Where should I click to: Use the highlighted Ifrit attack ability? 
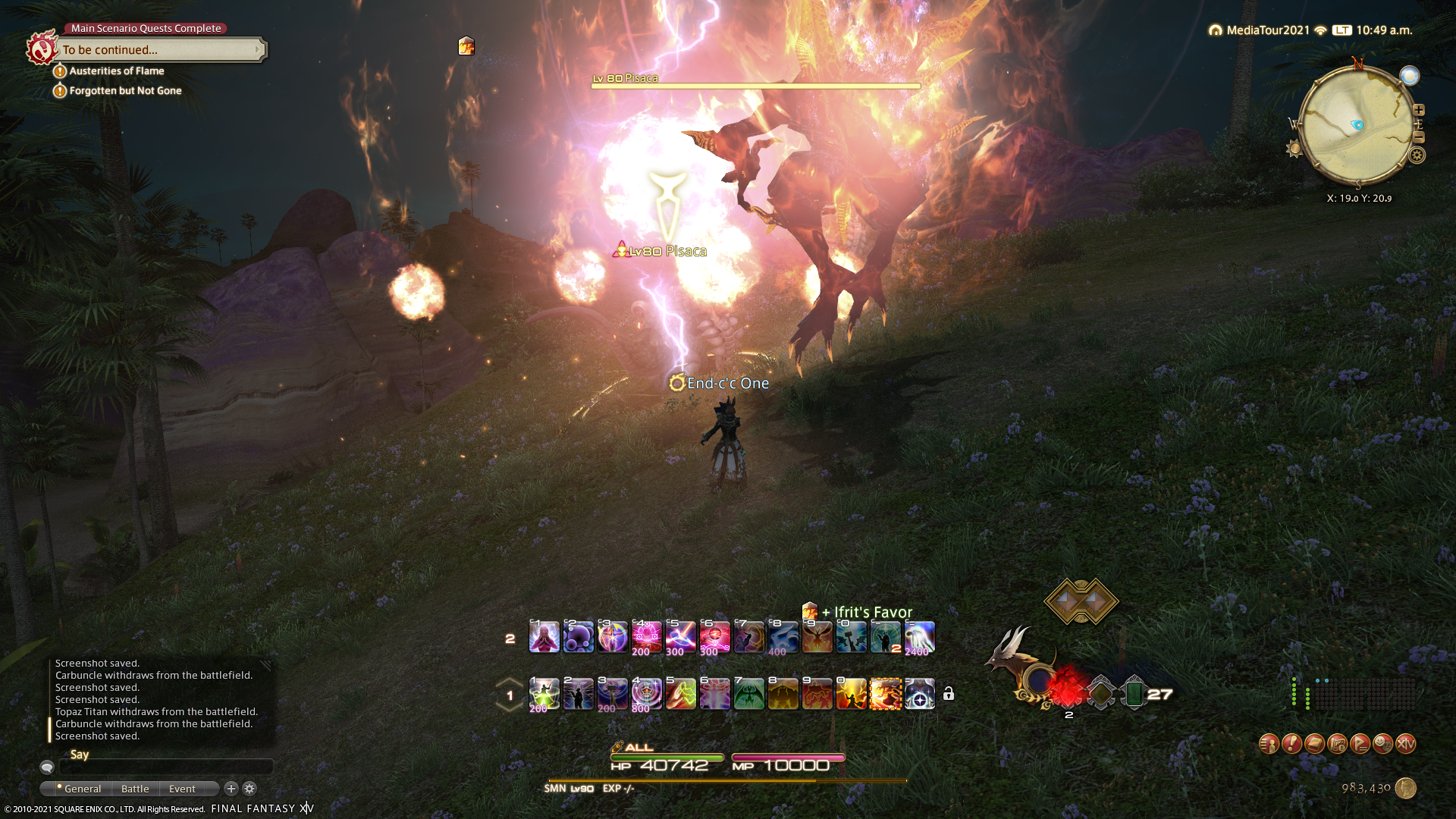885,694
